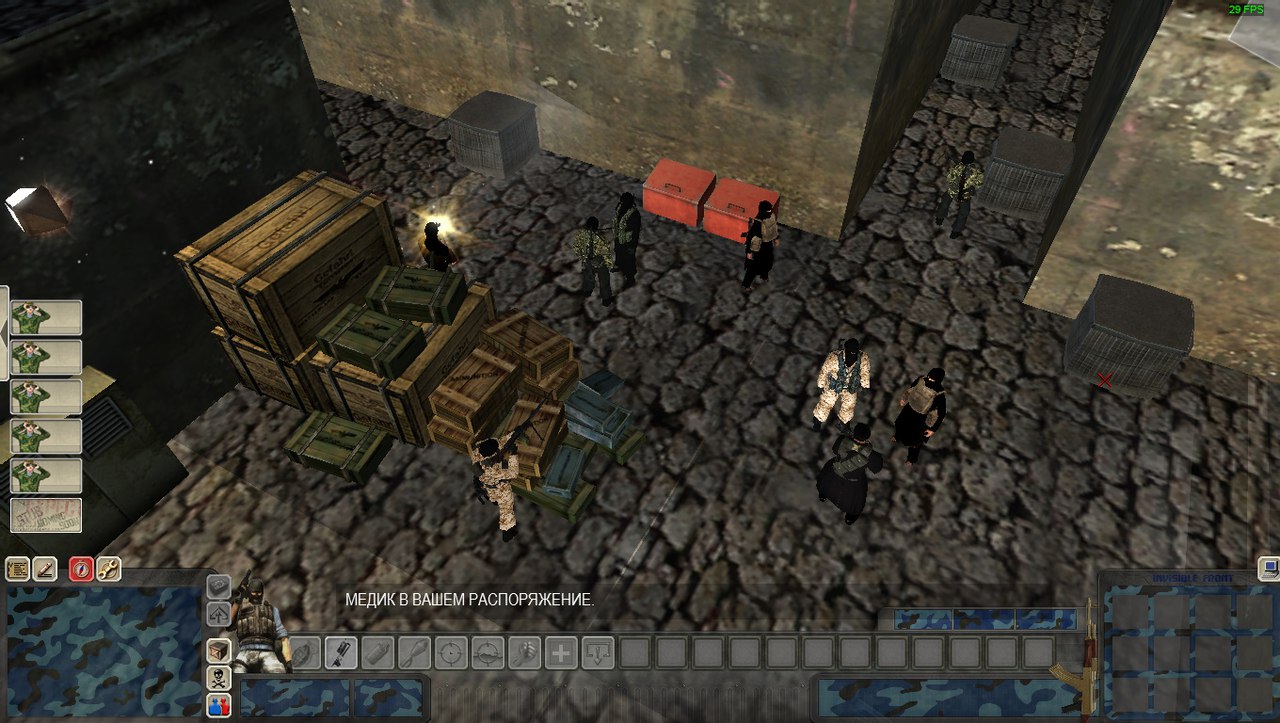Select the golden AK rifle weapon
The width and height of the screenshot is (1280, 723).
coord(1083,660)
